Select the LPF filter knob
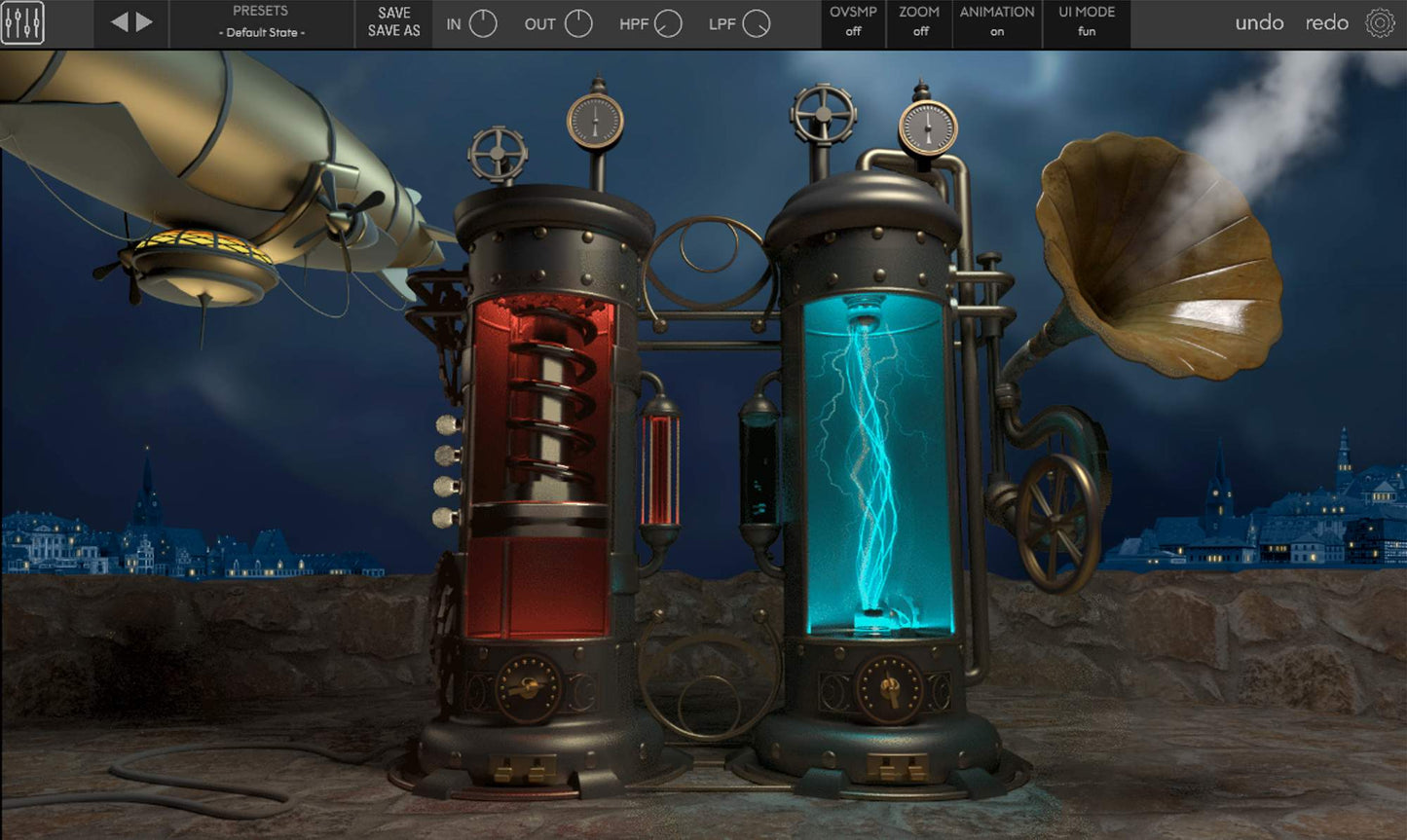1407x840 pixels. point(757,24)
